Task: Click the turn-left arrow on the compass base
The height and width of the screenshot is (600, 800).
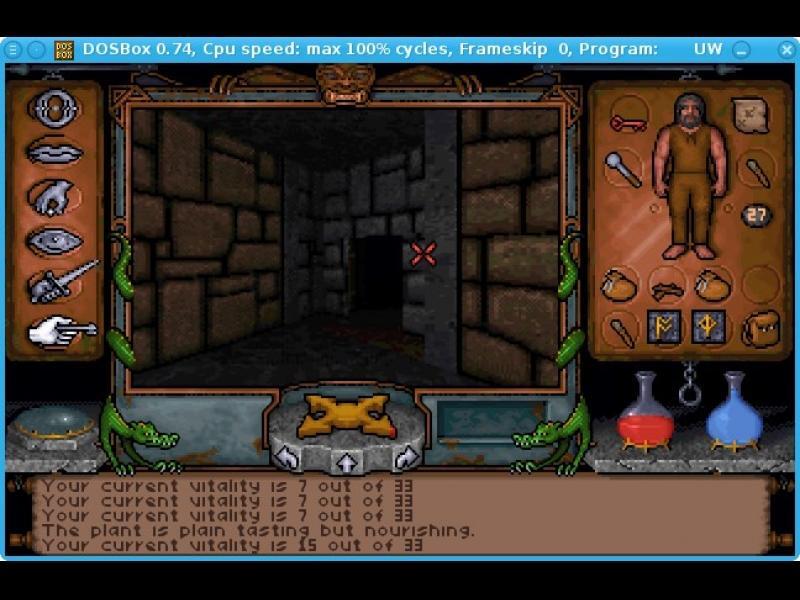Action: 288,459
